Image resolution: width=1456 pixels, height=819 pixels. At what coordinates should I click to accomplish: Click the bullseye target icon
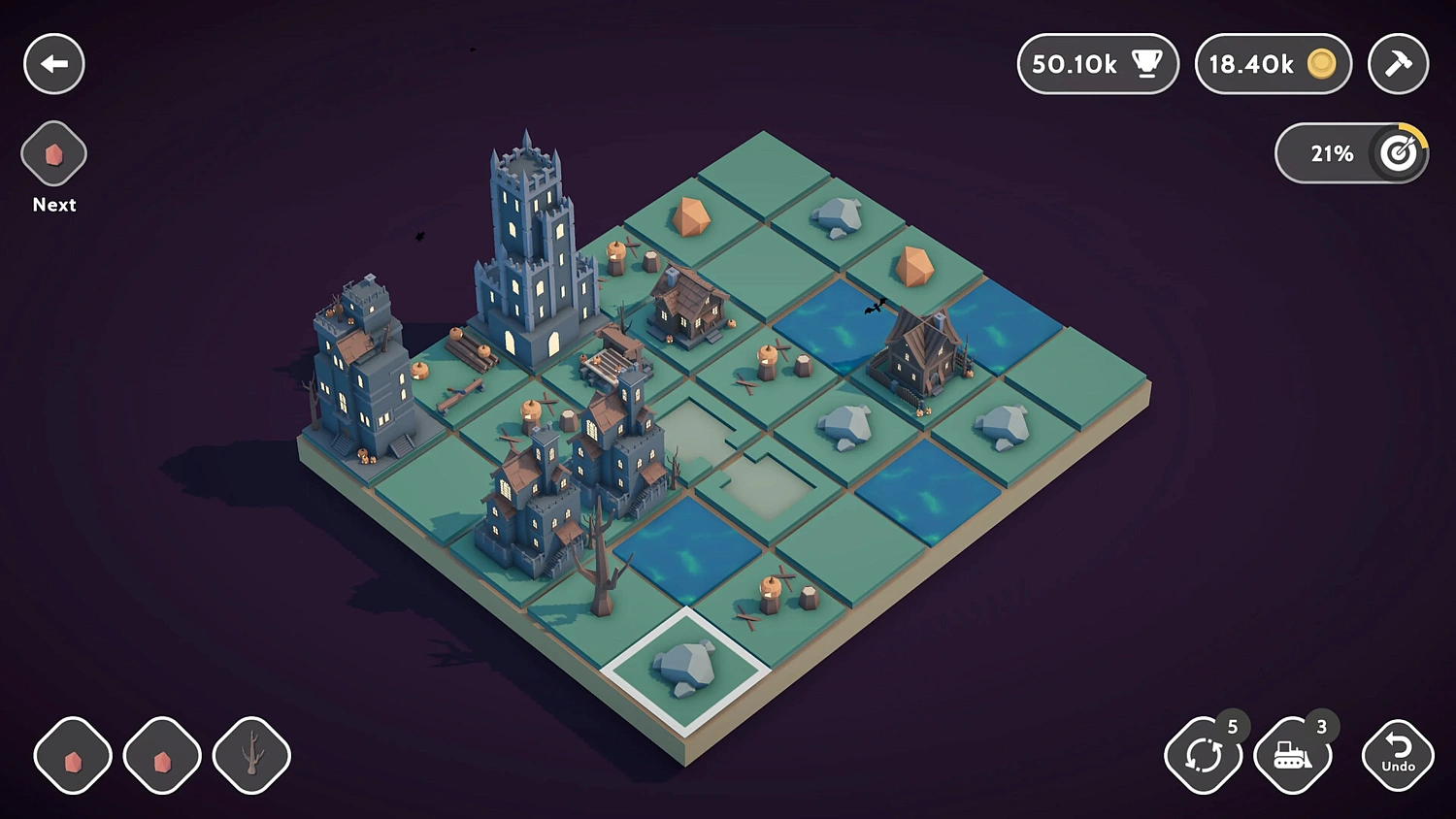1398,152
